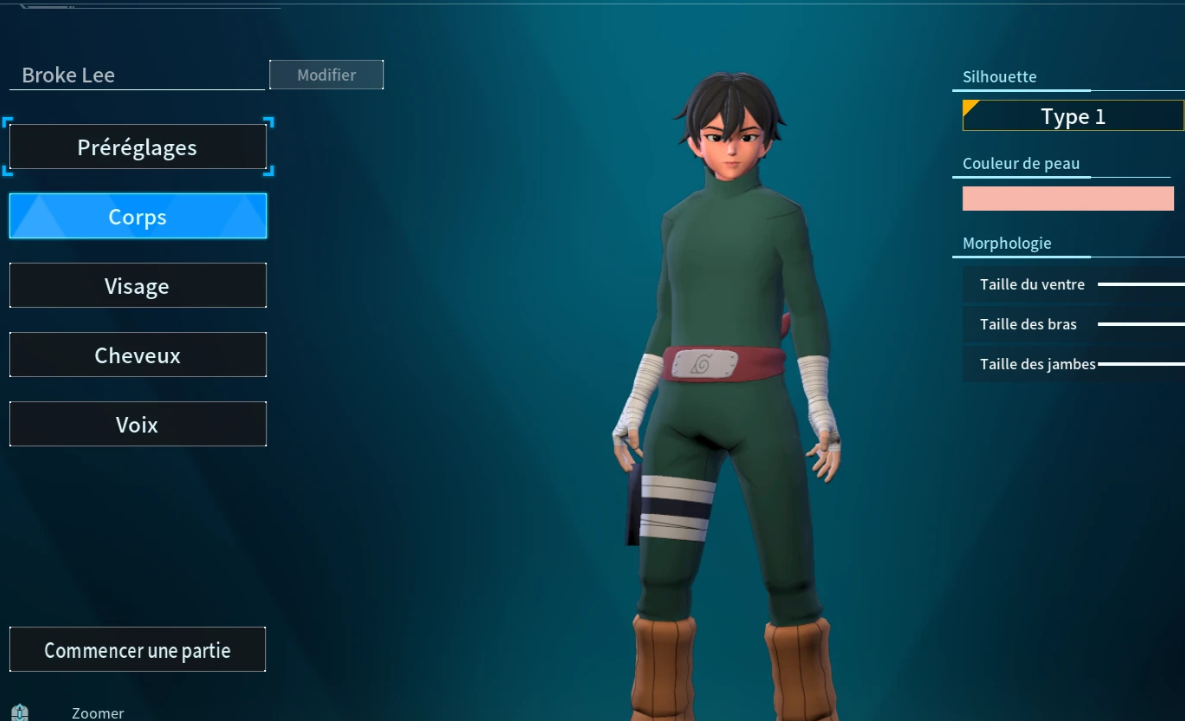
Task: Select the Corps body category
Action: point(138,216)
